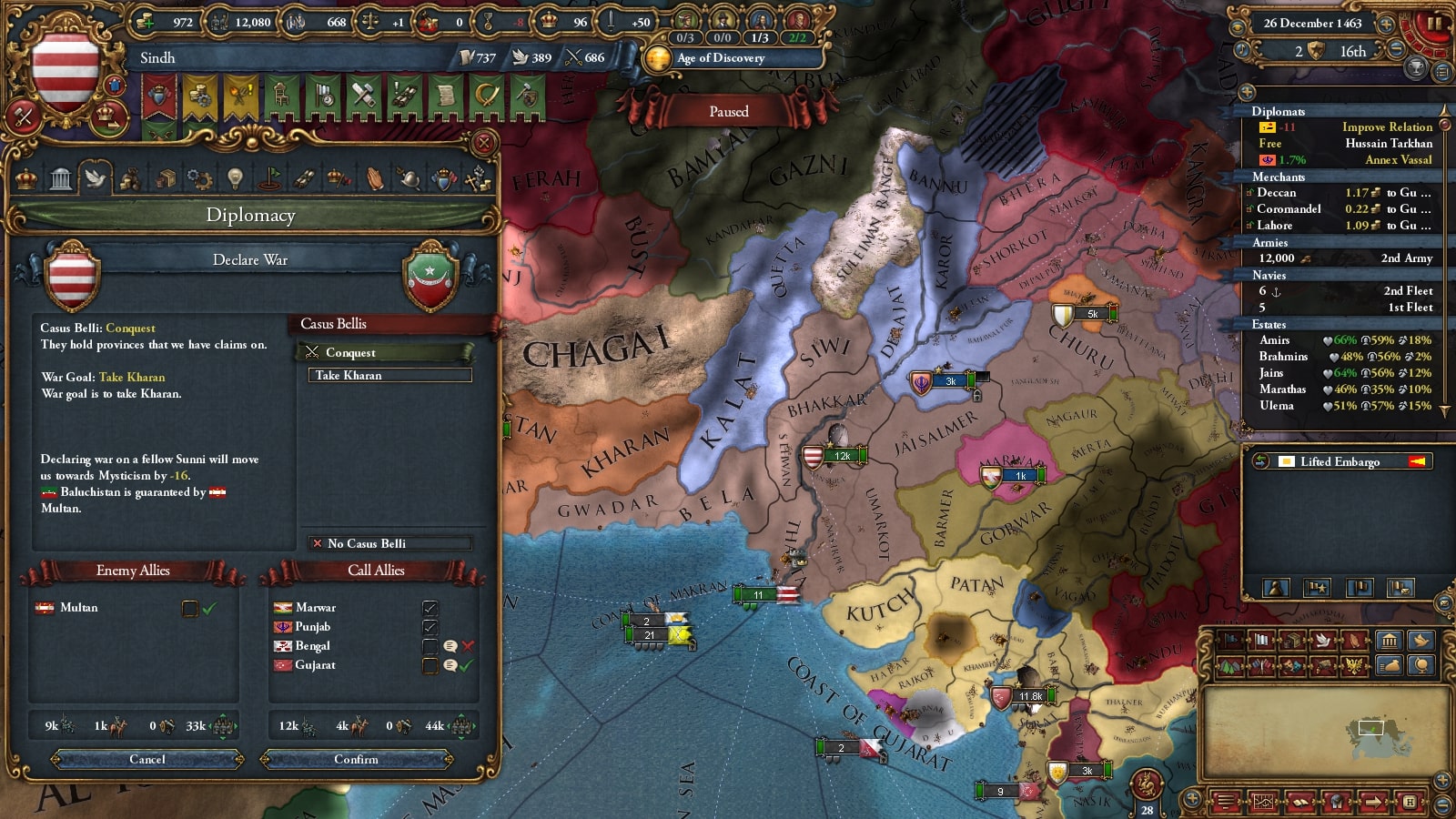Click the Sindh country shield
This screenshot has height=819, width=1456.
pyautogui.click(x=66, y=71)
